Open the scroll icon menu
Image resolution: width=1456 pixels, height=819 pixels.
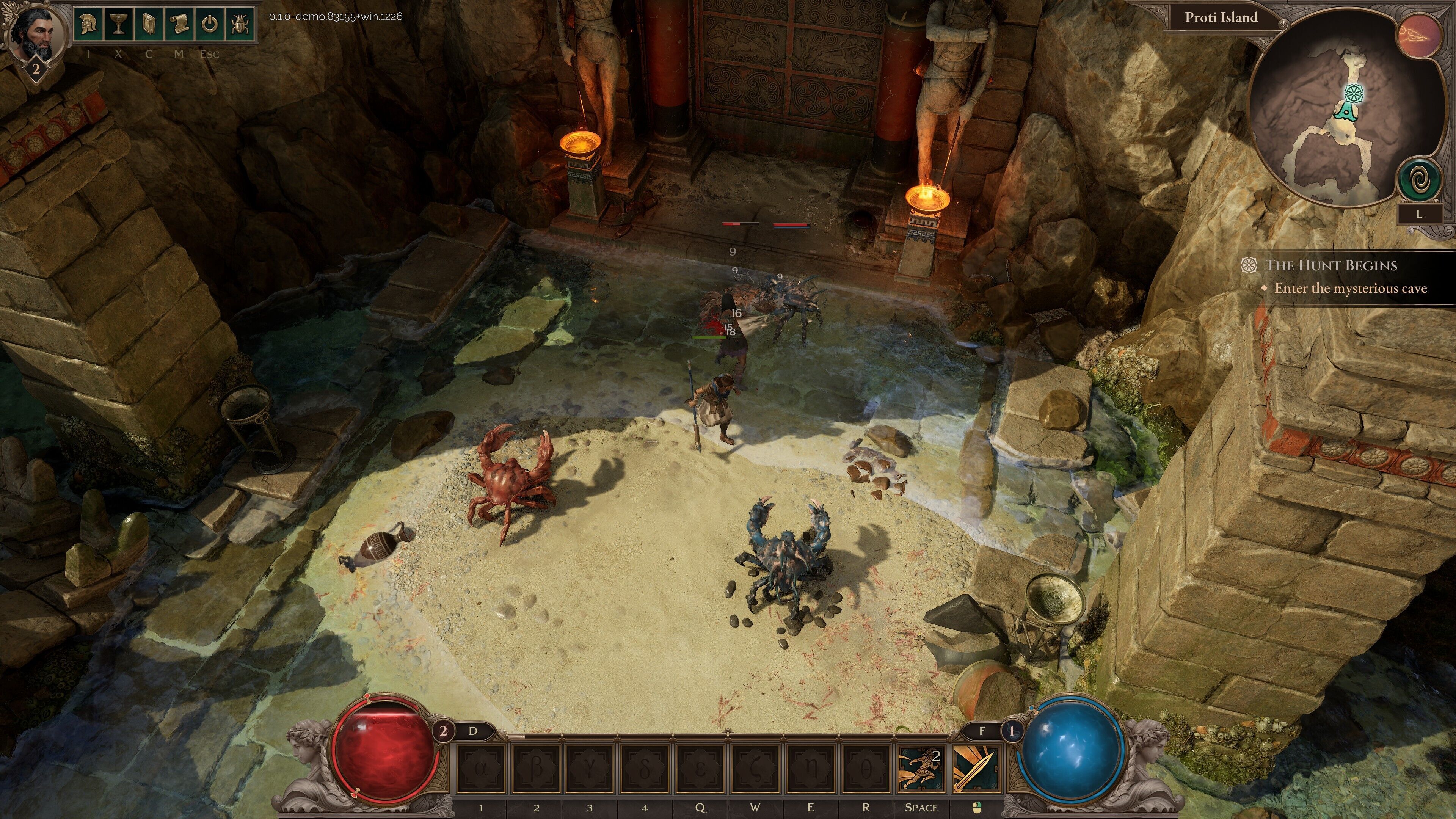(x=179, y=24)
